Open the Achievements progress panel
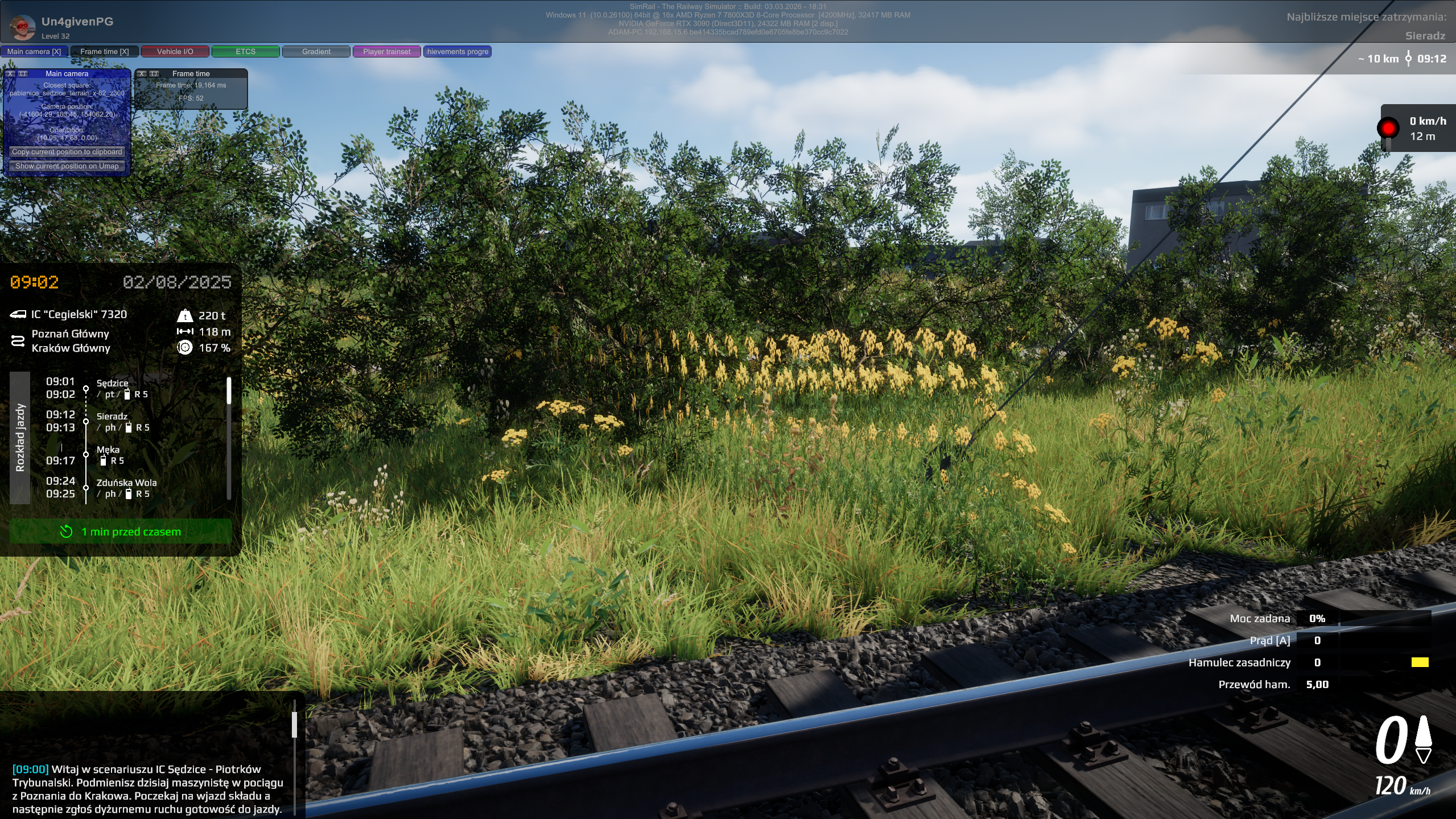Image resolution: width=1456 pixels, height=819 pixels. point(457,51)
